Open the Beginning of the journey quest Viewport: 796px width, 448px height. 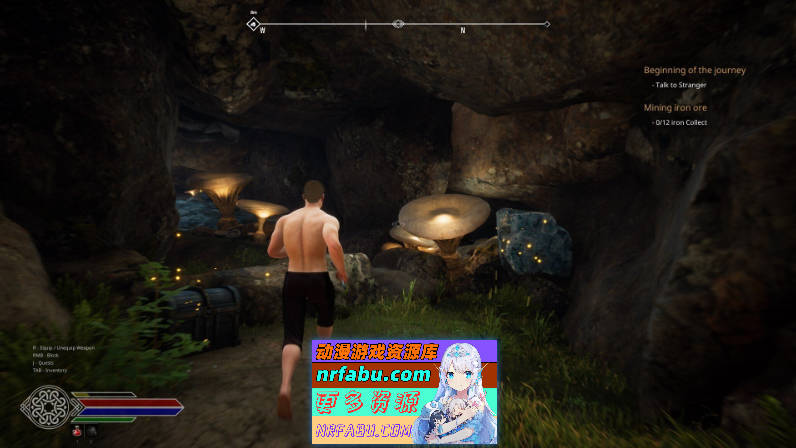pos(694,70)
